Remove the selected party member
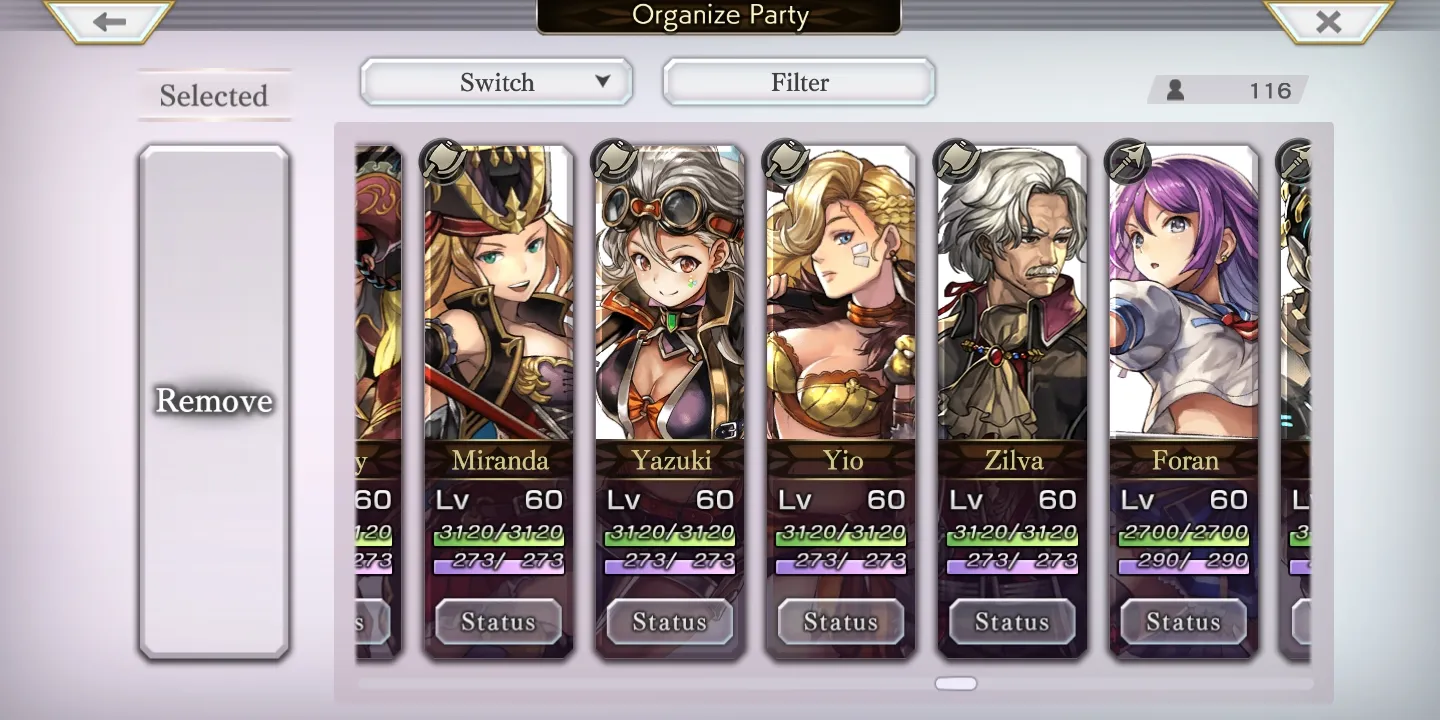 [214, 401]
